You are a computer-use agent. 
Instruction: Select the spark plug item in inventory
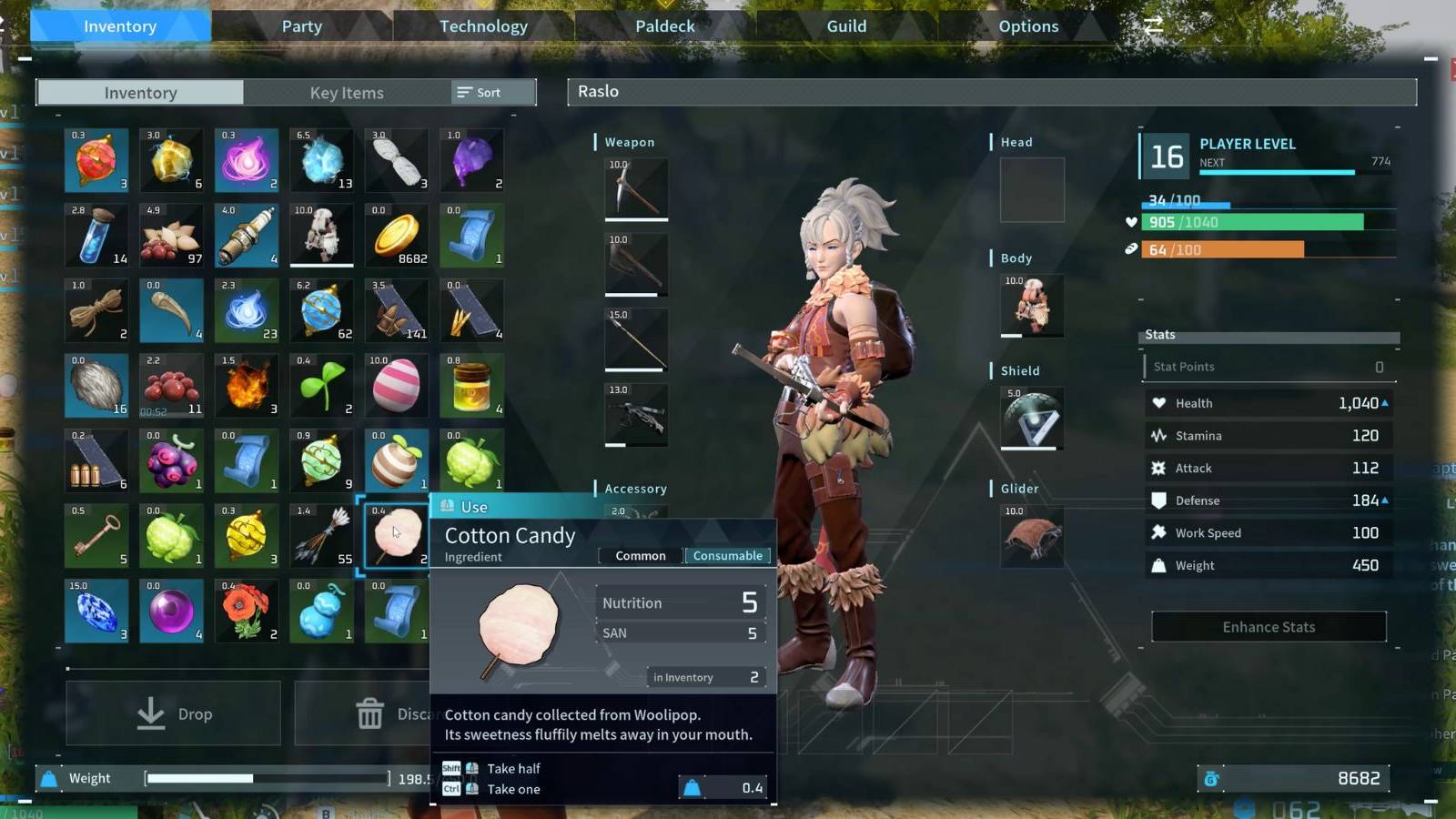point(246,236)
